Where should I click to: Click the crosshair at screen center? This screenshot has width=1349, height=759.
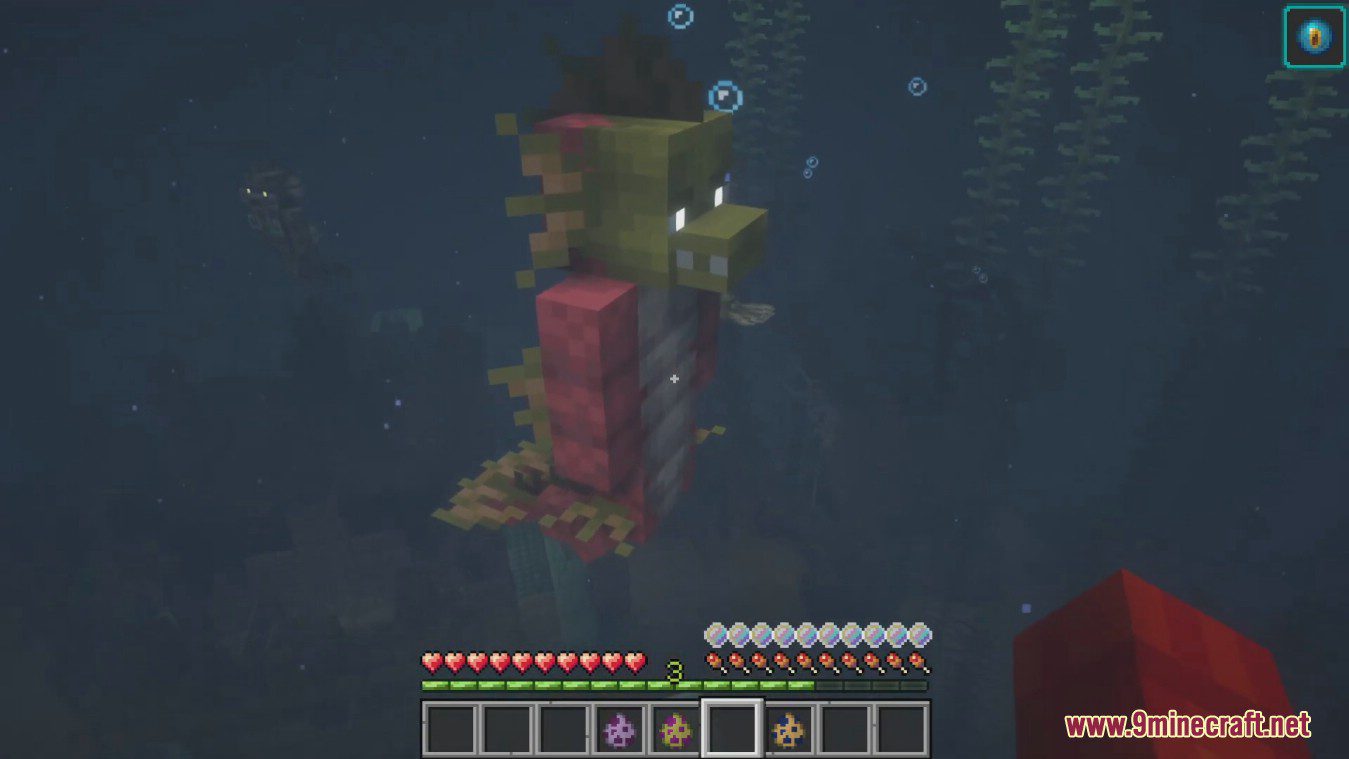point(674,379)
